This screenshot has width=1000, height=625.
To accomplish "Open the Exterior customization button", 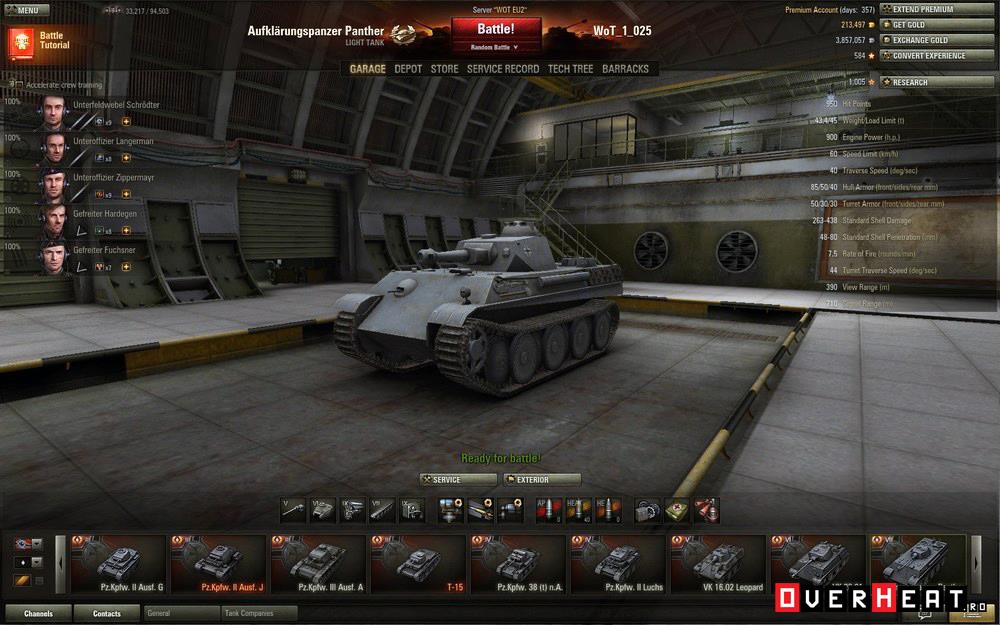I will pyautogui.click(x=542, y=480).
